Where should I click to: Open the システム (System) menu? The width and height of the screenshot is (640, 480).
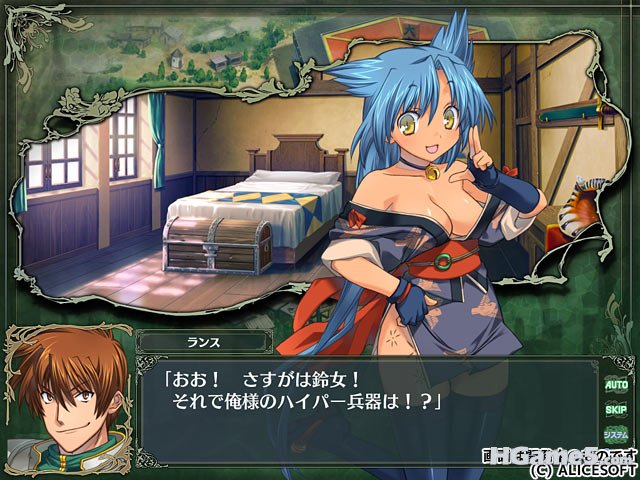click(x=616, y=435)
